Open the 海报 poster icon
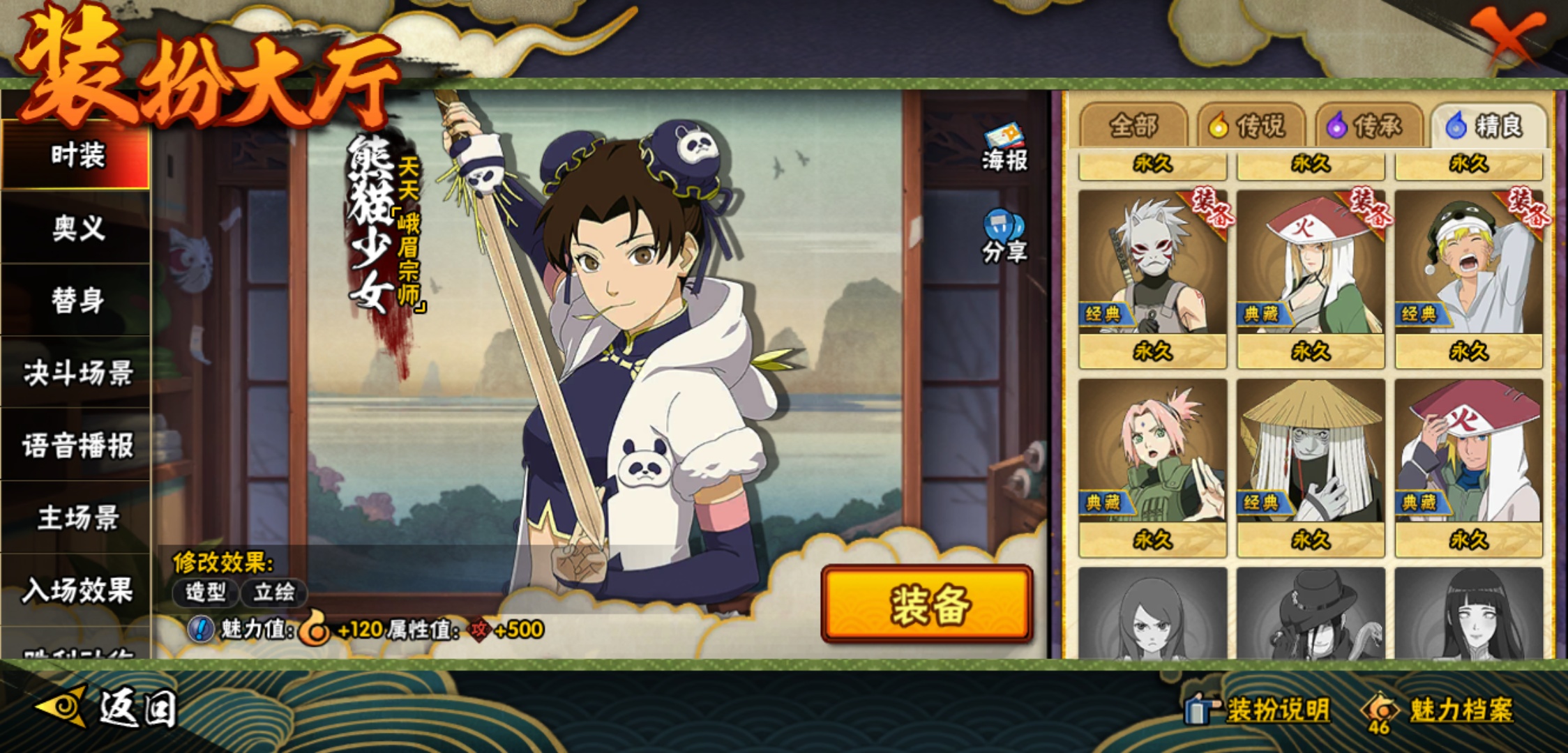 [x=1004, y=148]
